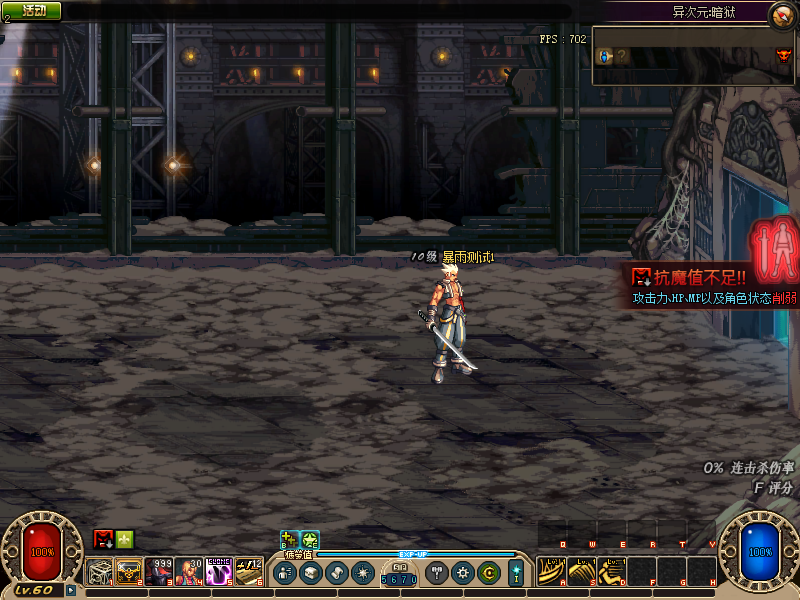Activate the skill in slot D

click(x=611, y=571)
